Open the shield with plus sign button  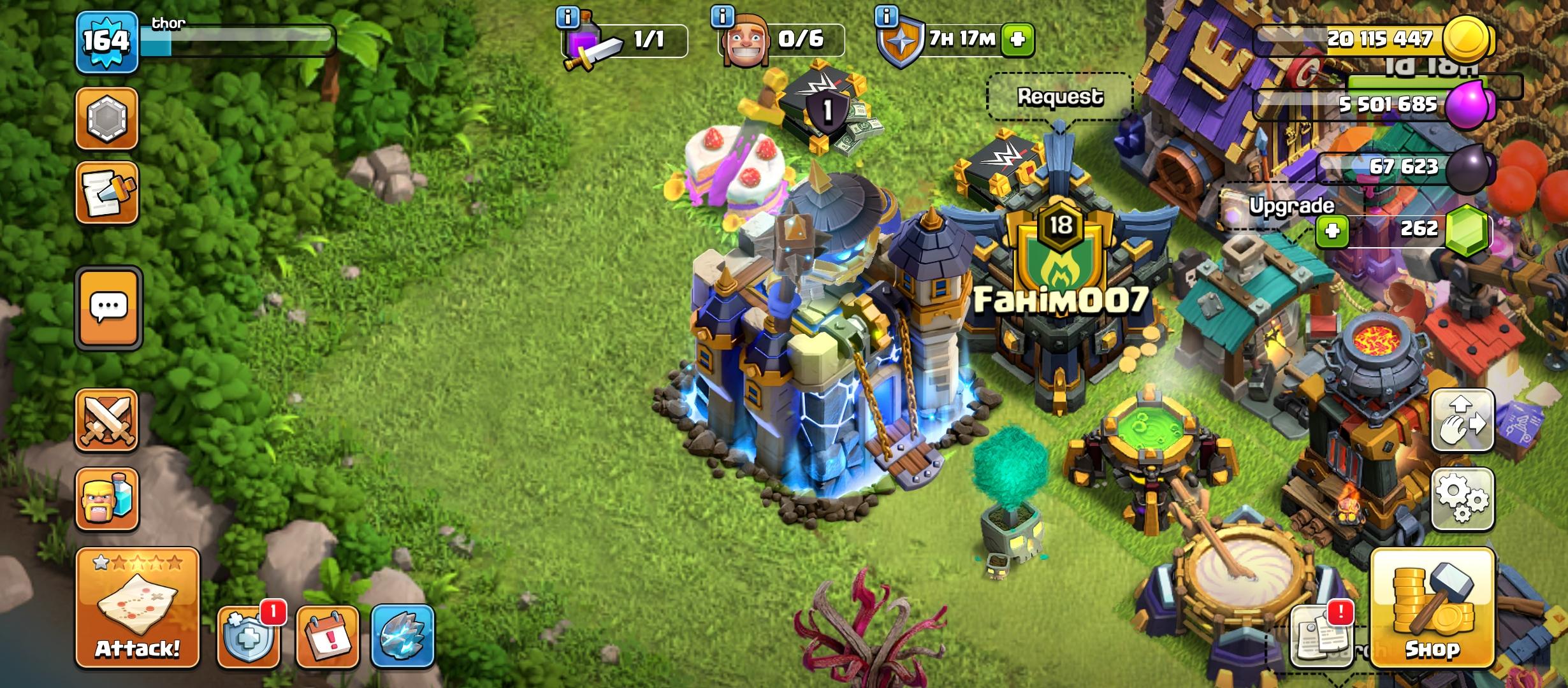pyautogui.click(x=249, y=637)
